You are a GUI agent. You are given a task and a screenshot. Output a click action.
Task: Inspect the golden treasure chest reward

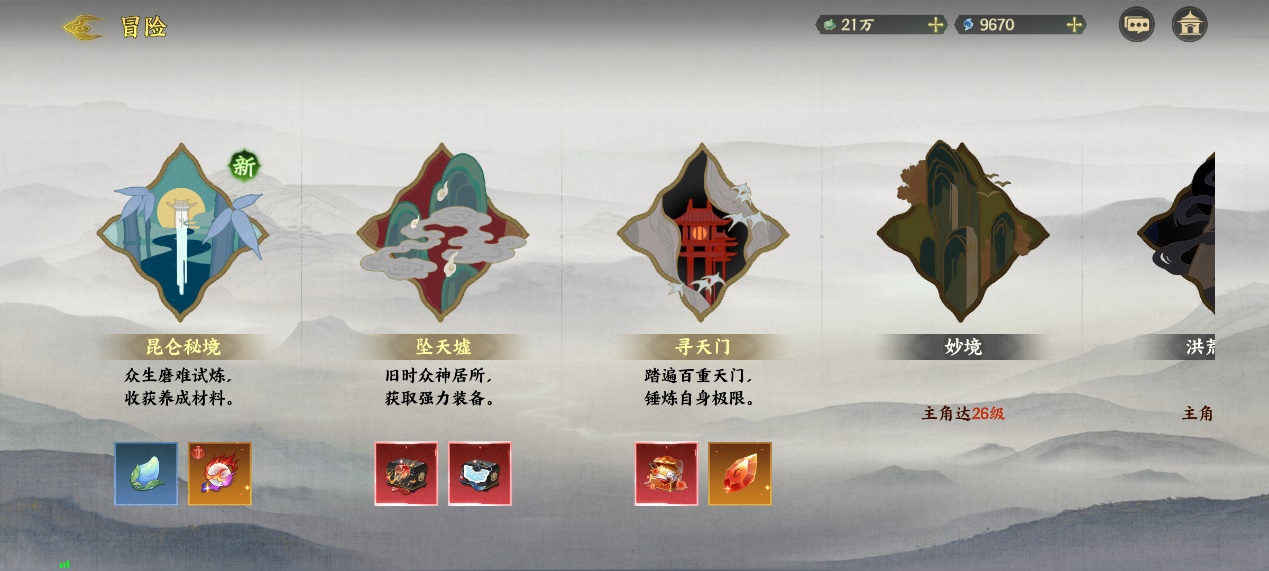pos(666,474)
